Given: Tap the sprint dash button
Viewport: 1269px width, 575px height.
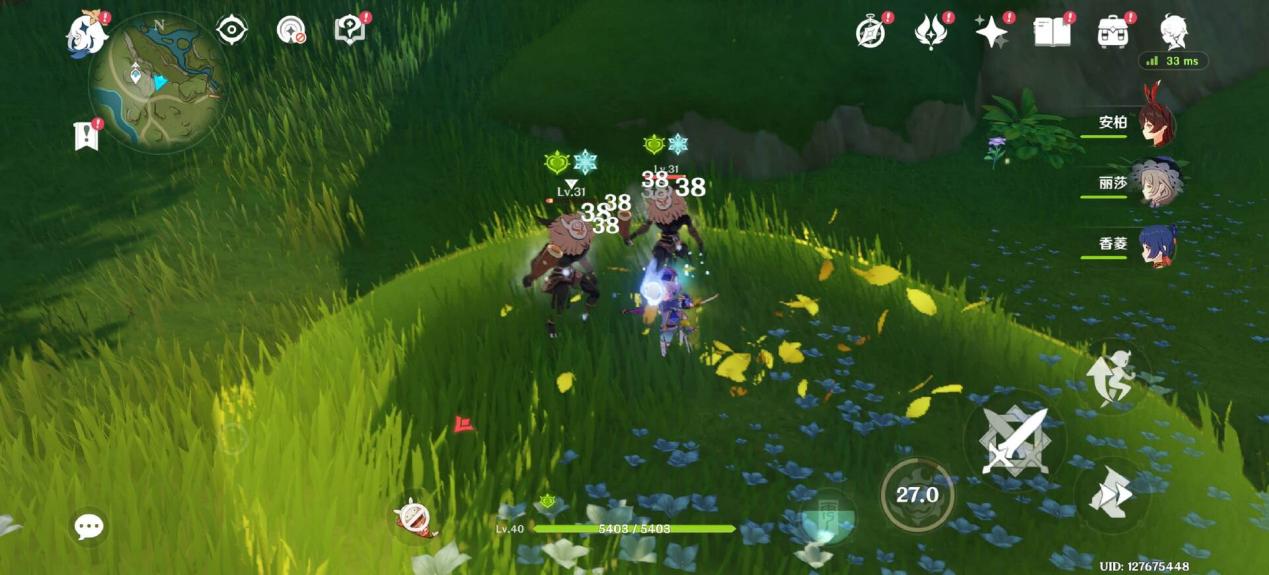Looking at the screenshot, I should pyautogui.click(x=1112, y=493).
